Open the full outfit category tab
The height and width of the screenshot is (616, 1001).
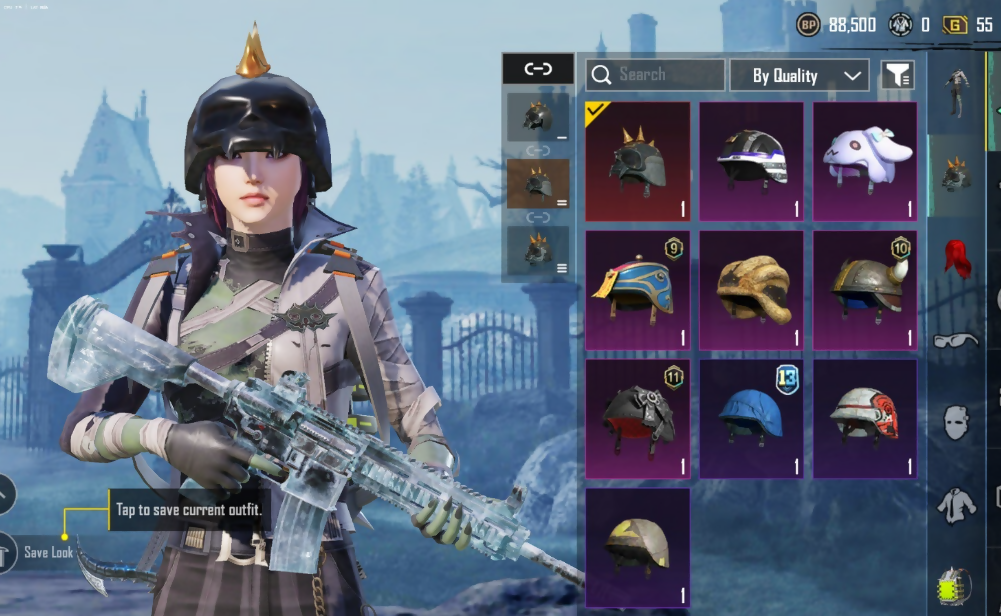tap(957, 92)
